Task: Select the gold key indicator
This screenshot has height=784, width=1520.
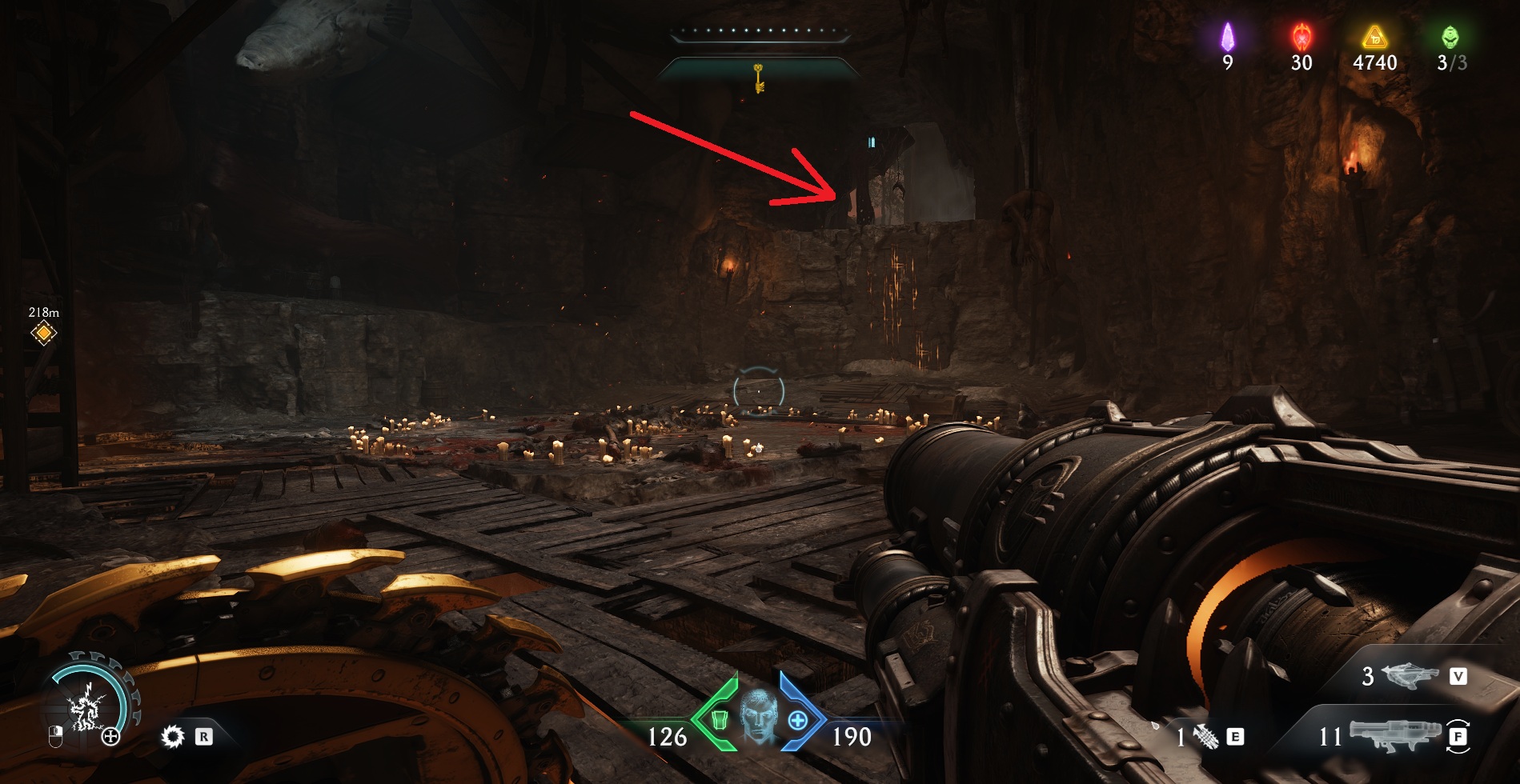Action: (x=758, y=78)
